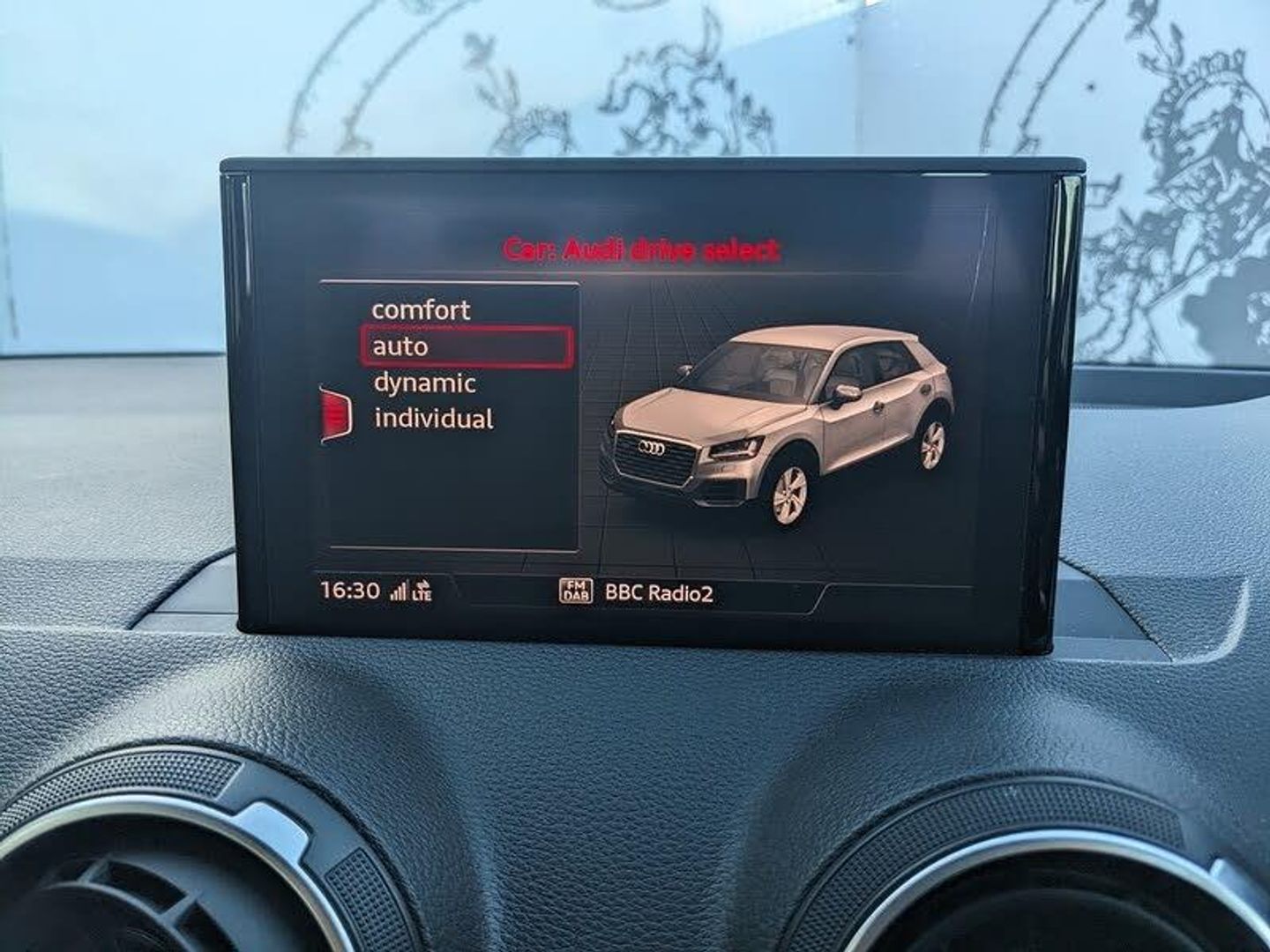Click the red side menu tab
Image resolution: width=1270 pixels, height=952 pixels.
click(x=337, y=414)
